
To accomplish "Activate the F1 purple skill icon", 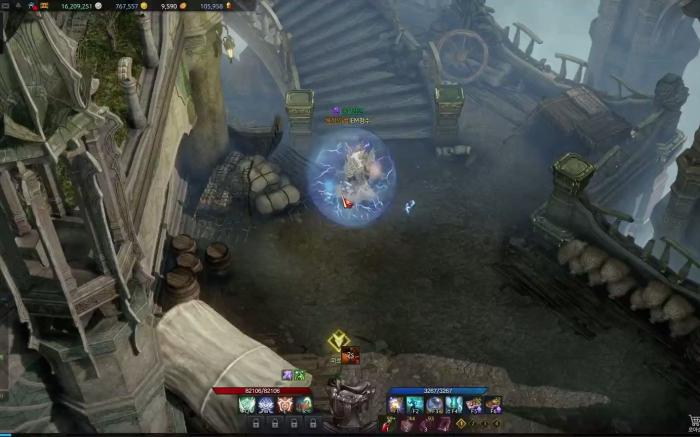I will tap(396, 405).
